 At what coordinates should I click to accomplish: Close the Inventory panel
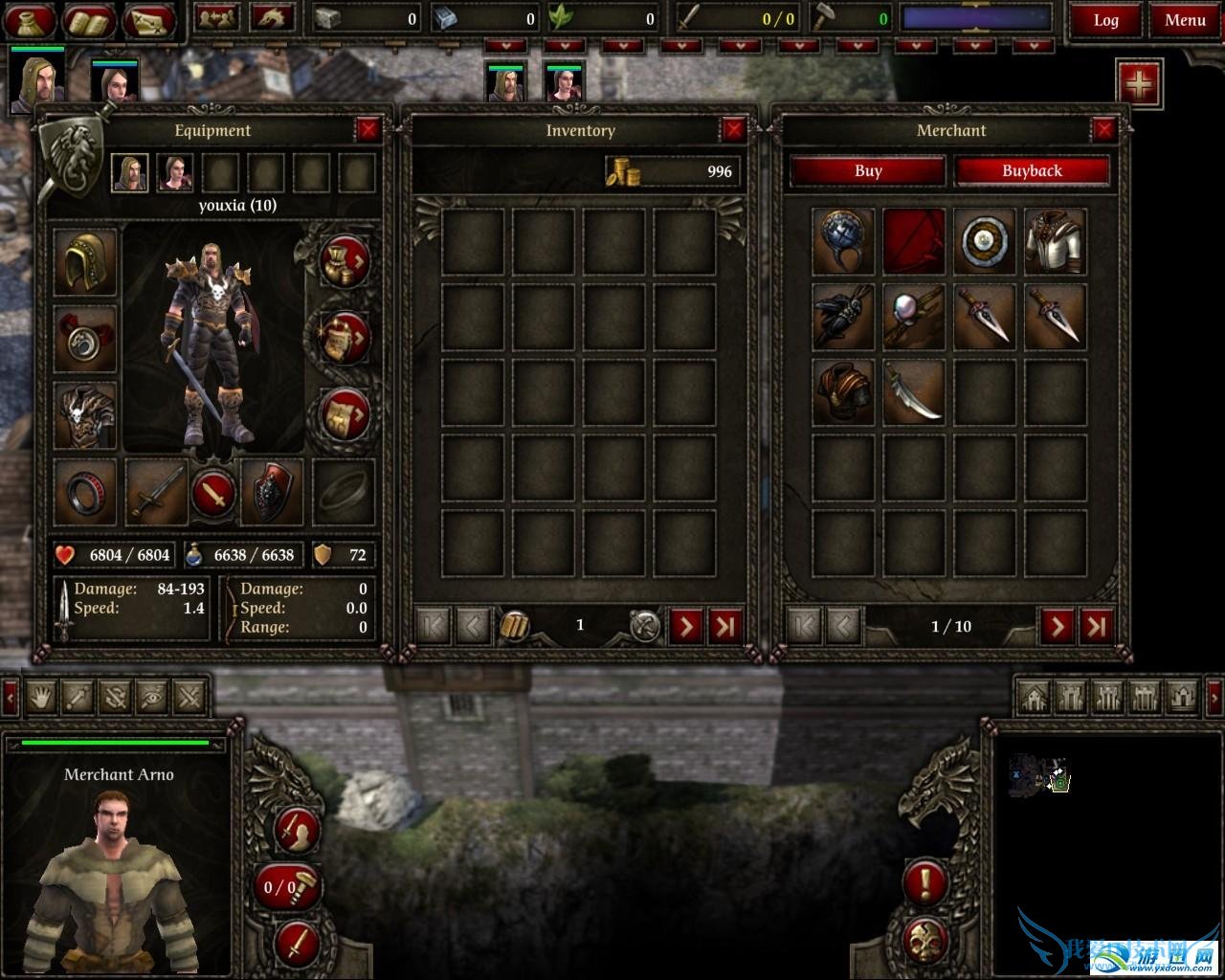click(x=733, y=130)
